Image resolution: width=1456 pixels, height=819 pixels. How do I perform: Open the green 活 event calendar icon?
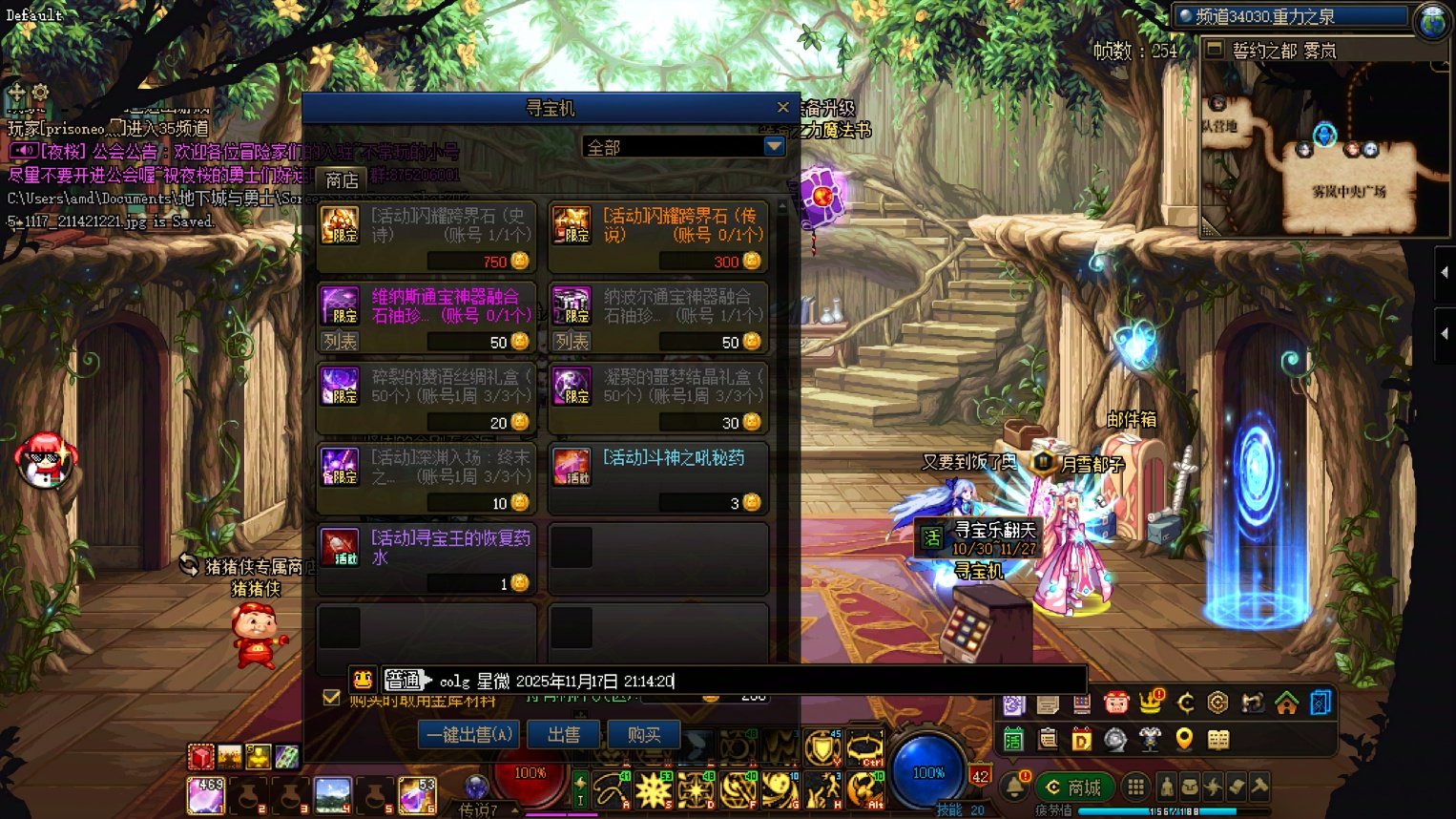pos(1013,740)
